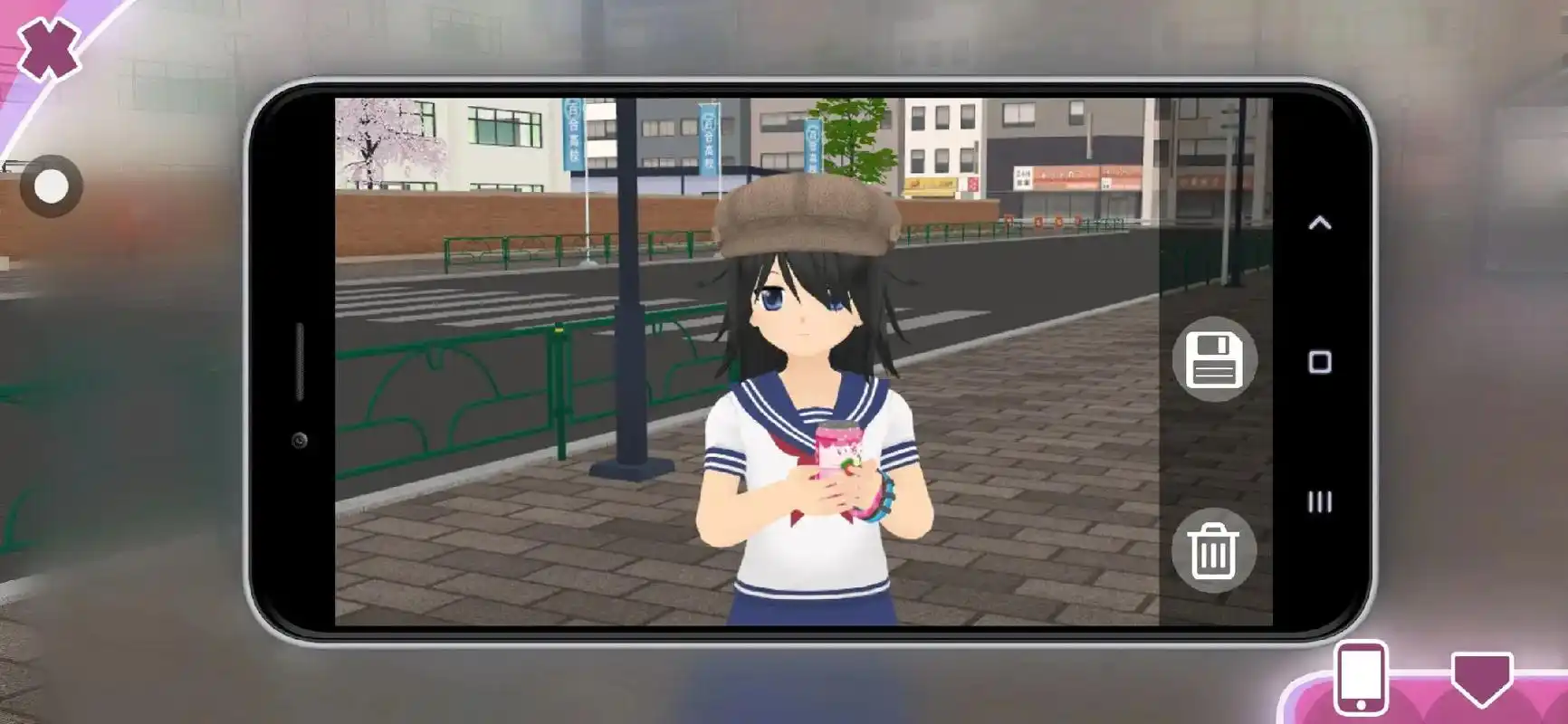1568x724 pixels.
Task: Delete the photo with the trash can button
Action: click(x=1213, y=550)
